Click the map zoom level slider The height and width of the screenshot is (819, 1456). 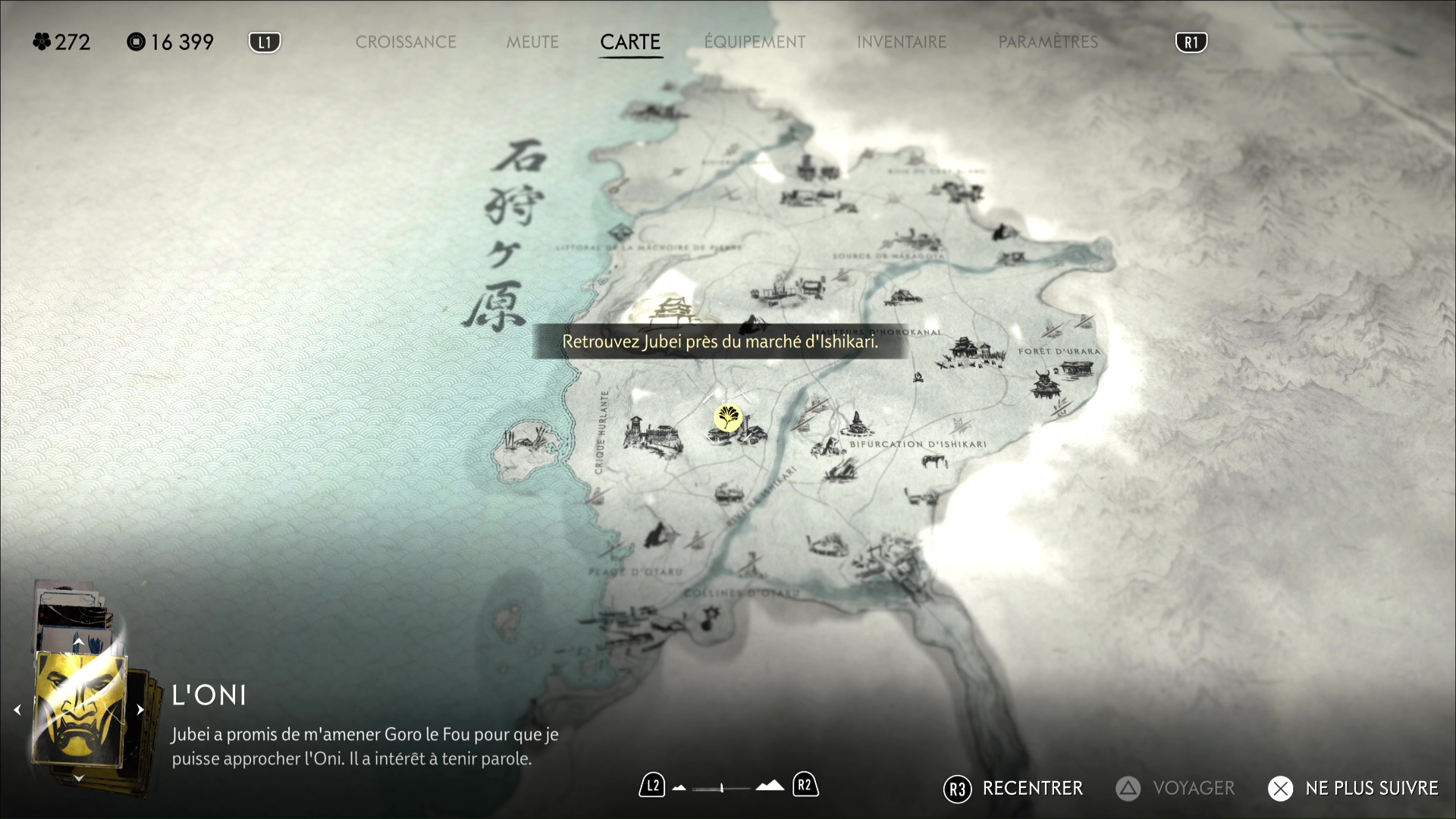tap(721, 788)
